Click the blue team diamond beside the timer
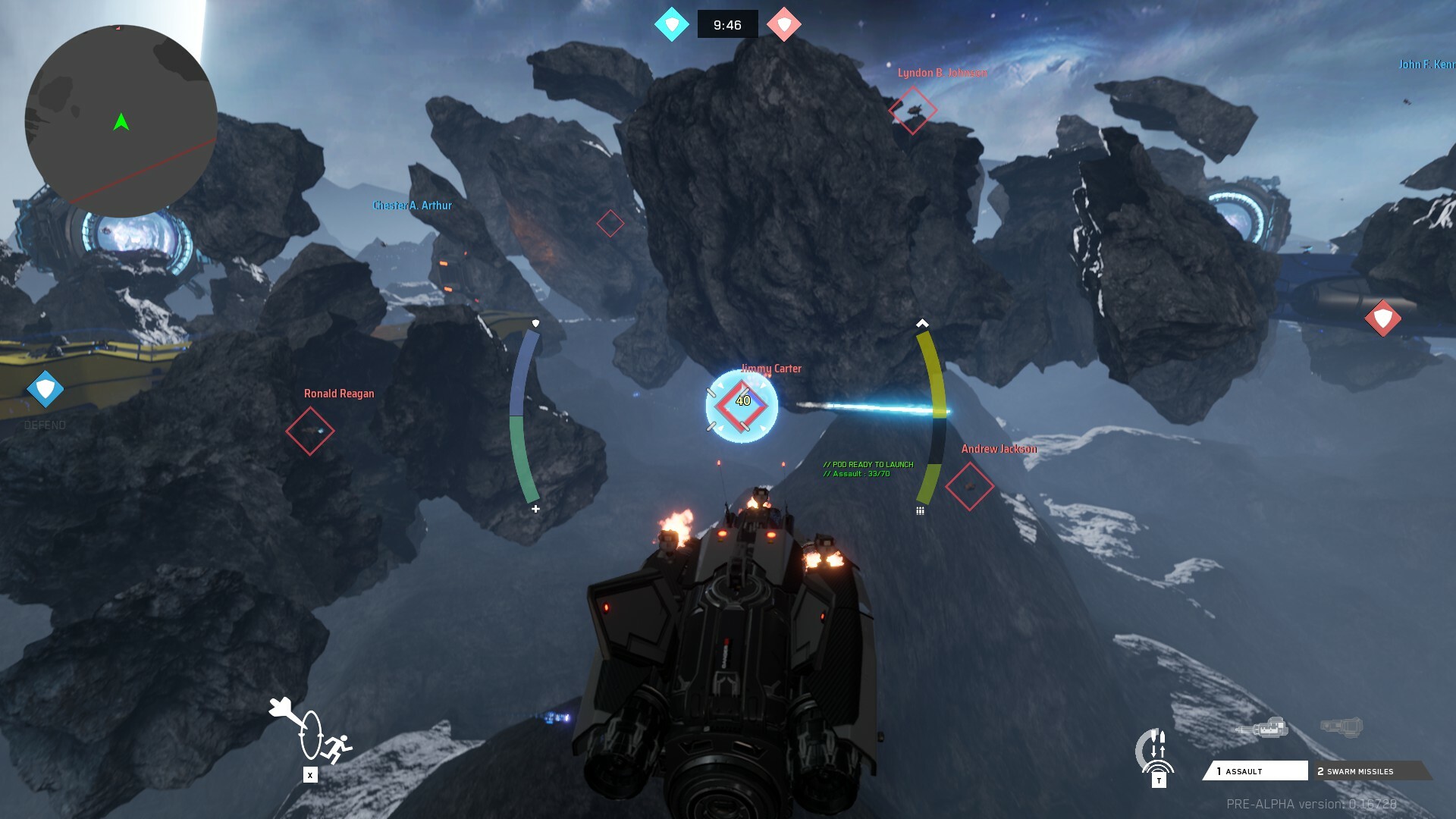The image size is (1456, 819). pyautogui.click(x=670, y=24)
